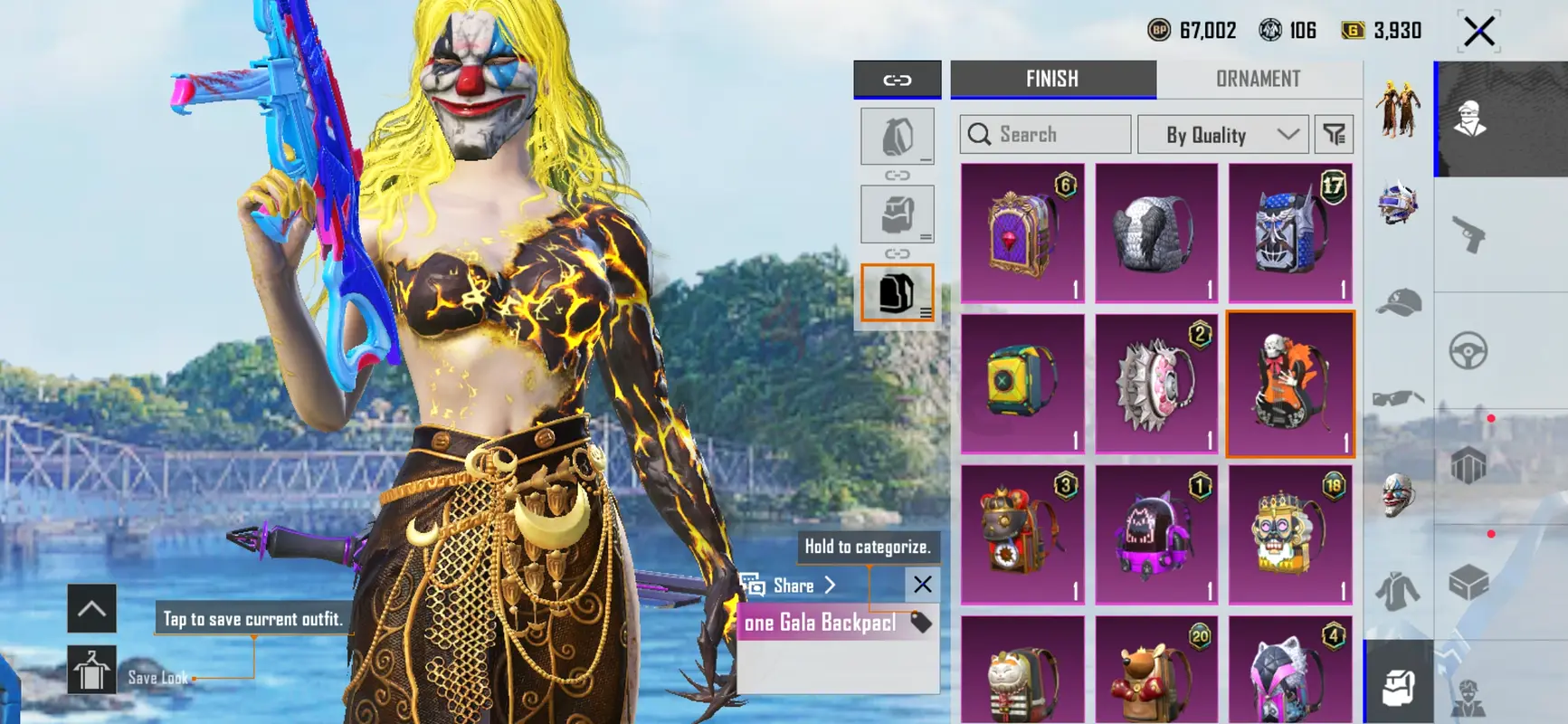Open the pistol weapon category
1568x724 pixels.
(1468, 235)
